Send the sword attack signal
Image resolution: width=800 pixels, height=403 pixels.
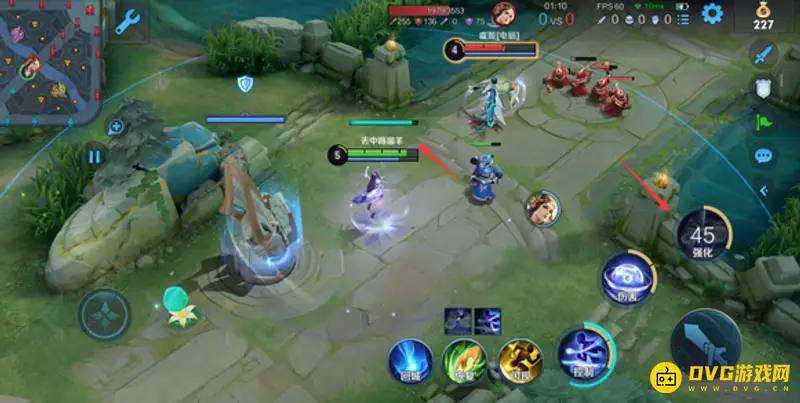764,53
